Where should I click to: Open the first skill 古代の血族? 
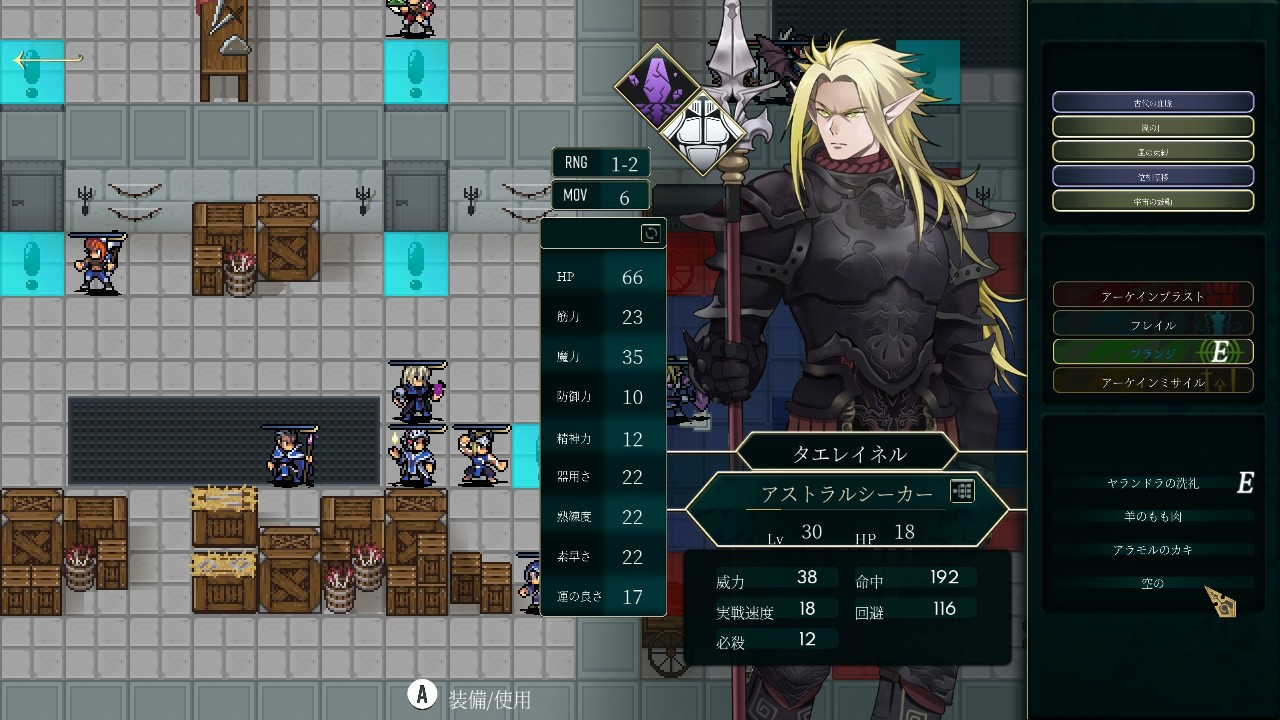click(x=1152, y=102)
